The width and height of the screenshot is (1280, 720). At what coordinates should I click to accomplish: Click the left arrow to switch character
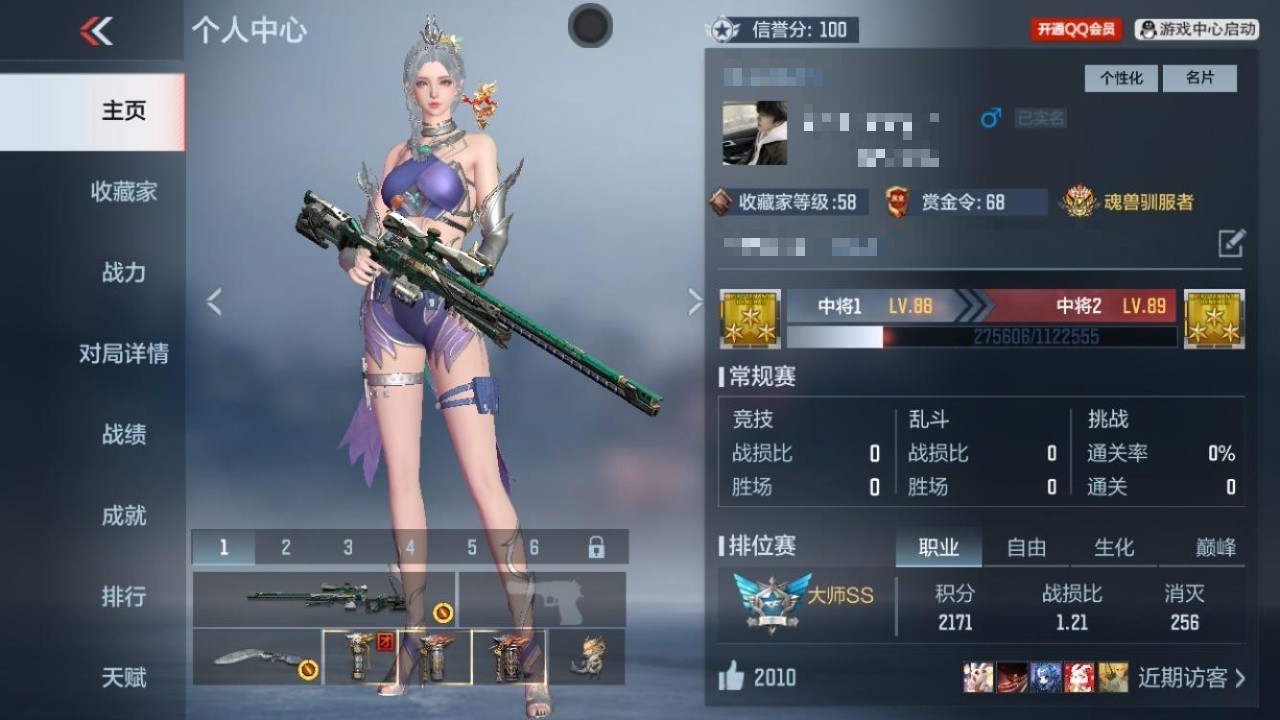coord(213,301)
